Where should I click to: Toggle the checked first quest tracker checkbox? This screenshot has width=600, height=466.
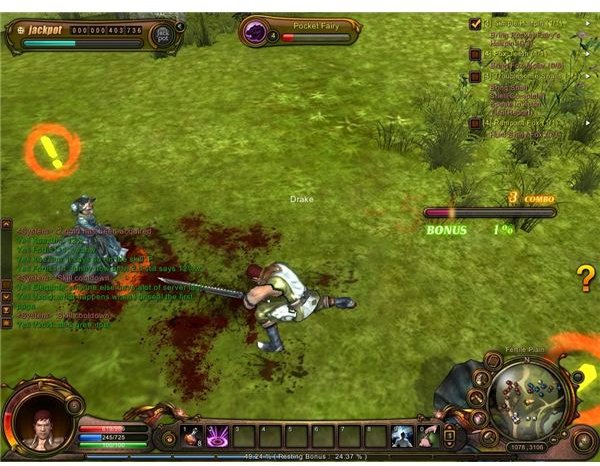click(x=475, y=22)
